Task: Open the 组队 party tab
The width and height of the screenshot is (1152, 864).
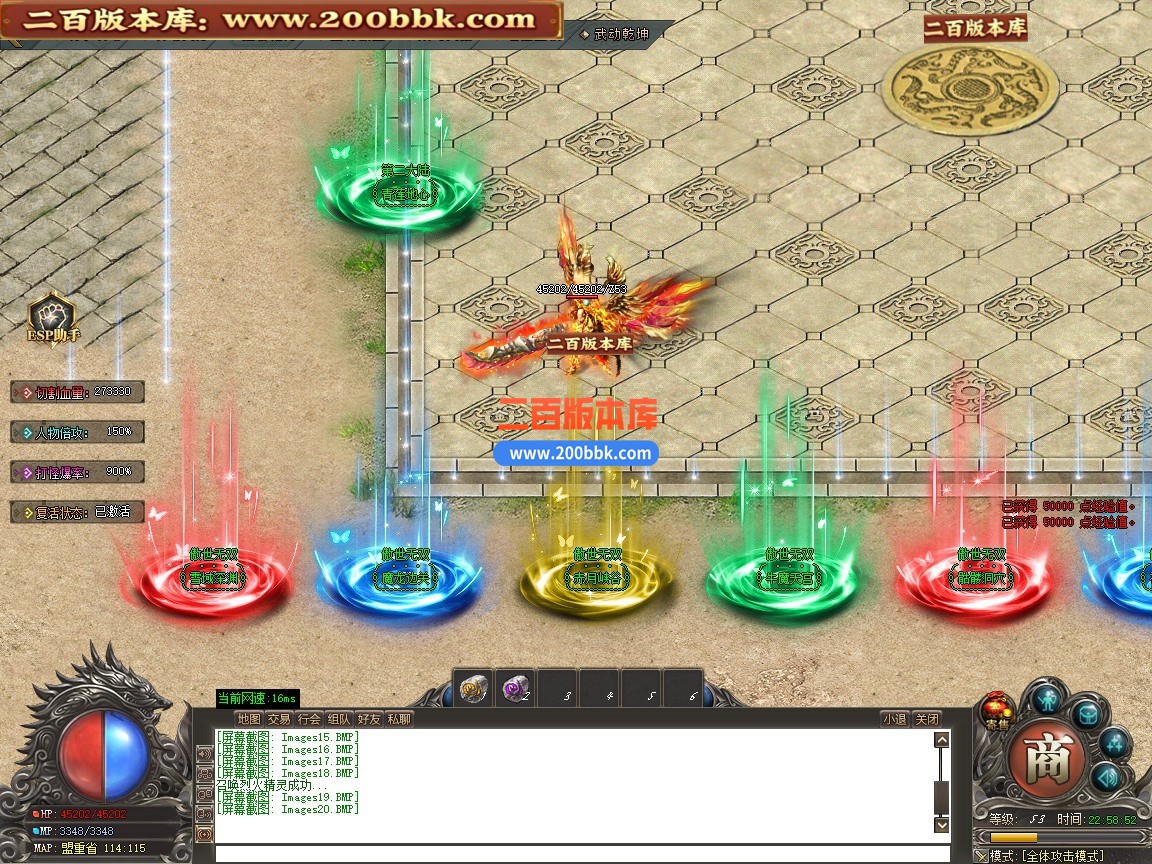Action: (x=339, y=719)
